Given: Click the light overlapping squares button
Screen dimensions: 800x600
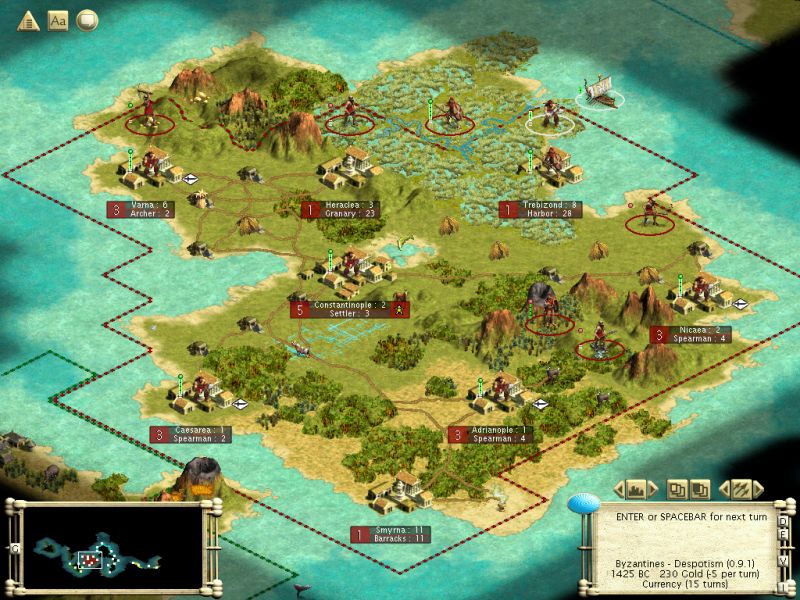Looking at the screenshot, I should click(676, 489).
